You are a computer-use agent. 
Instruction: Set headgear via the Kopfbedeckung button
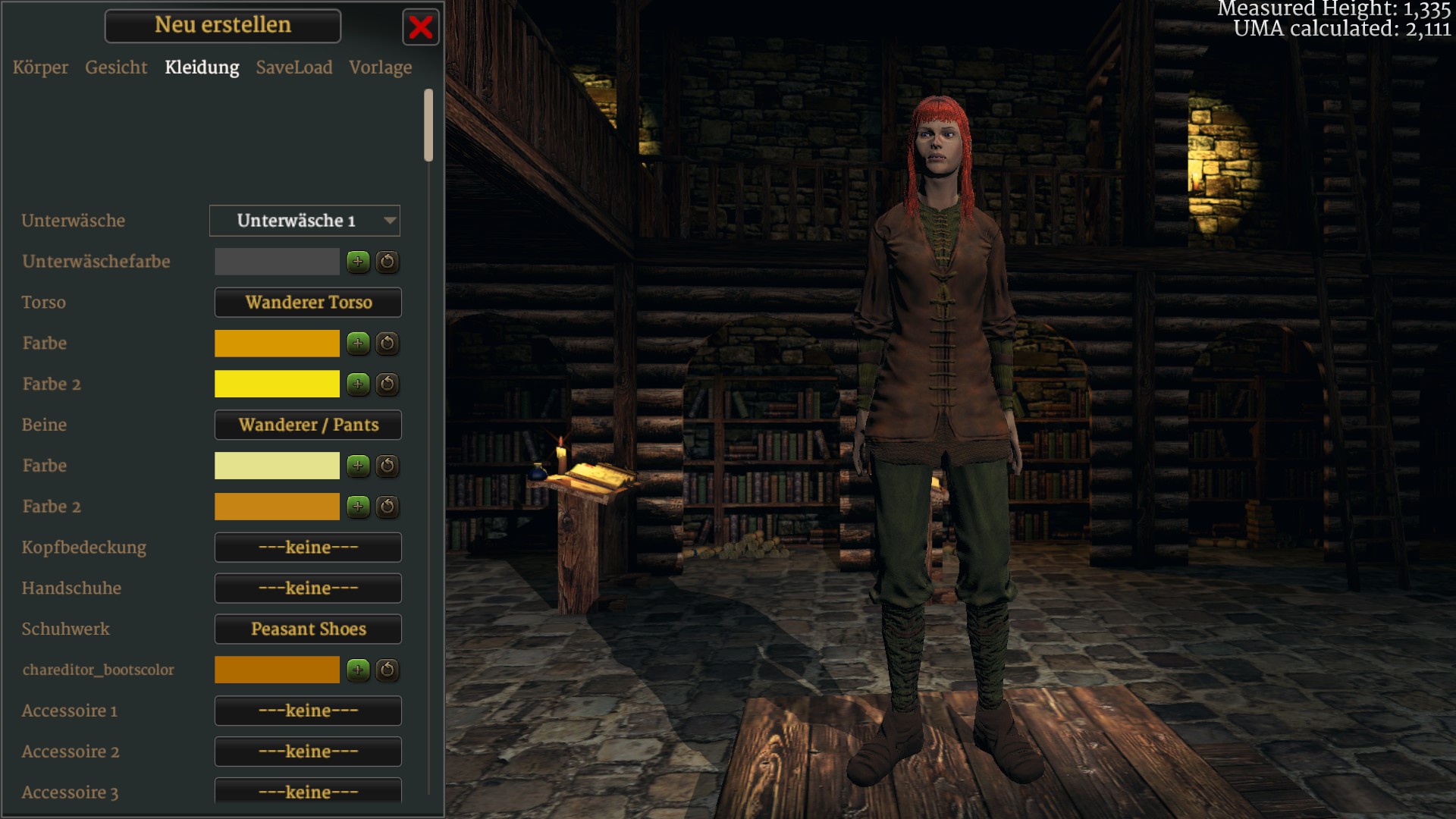pos(308,548)
